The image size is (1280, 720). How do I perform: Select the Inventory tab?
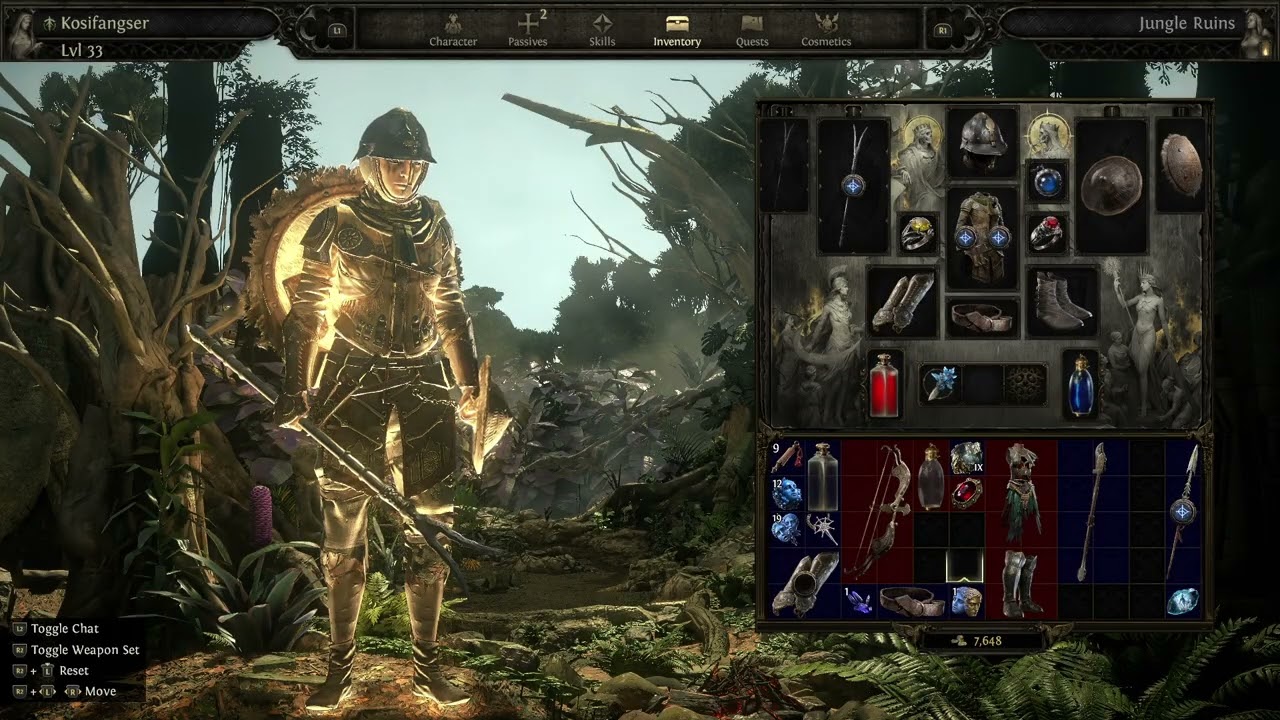pos(677,30)
